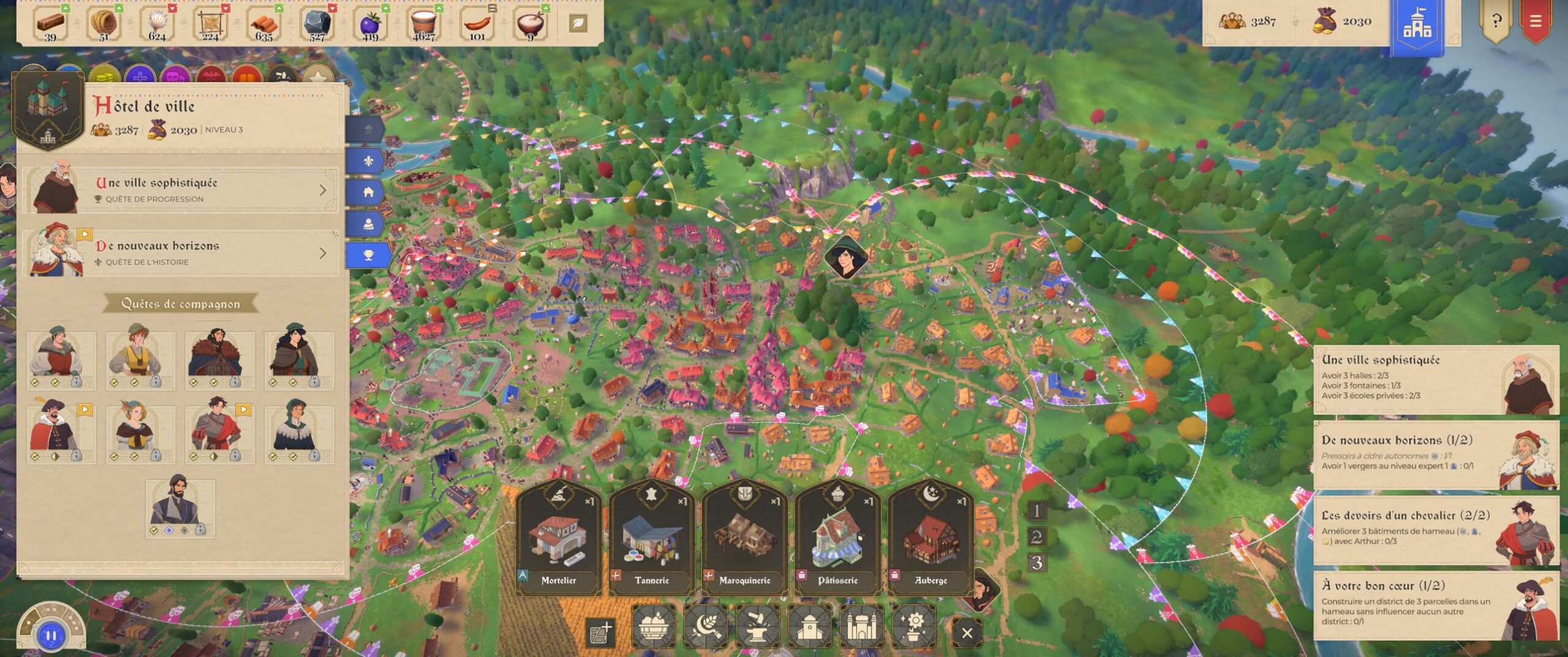Open the question mark help button
This screenshot has width=1568, height=657.
coord(1496,22)
